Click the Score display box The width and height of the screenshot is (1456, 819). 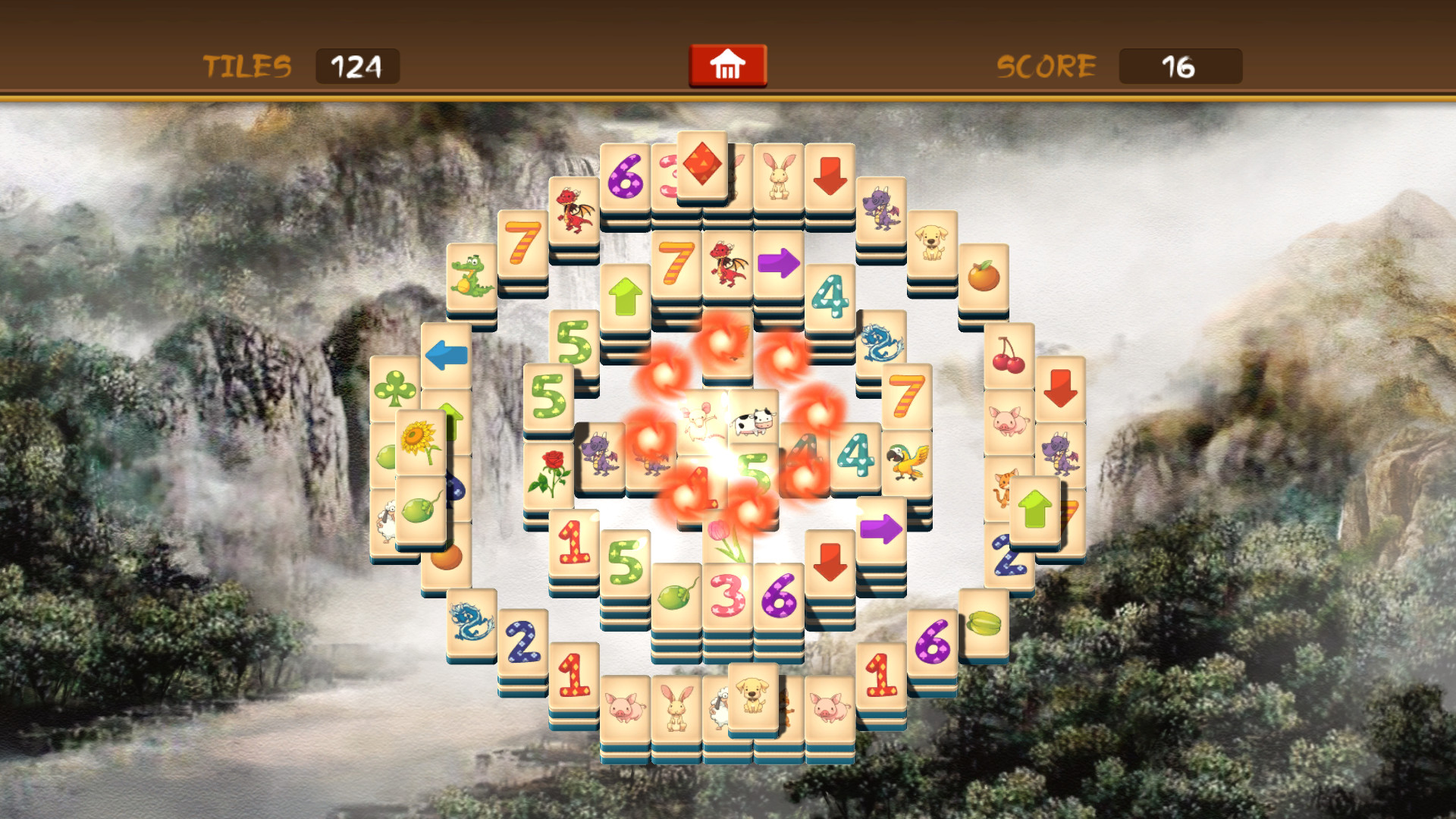pyautogui.click(x=1180, y=66)
